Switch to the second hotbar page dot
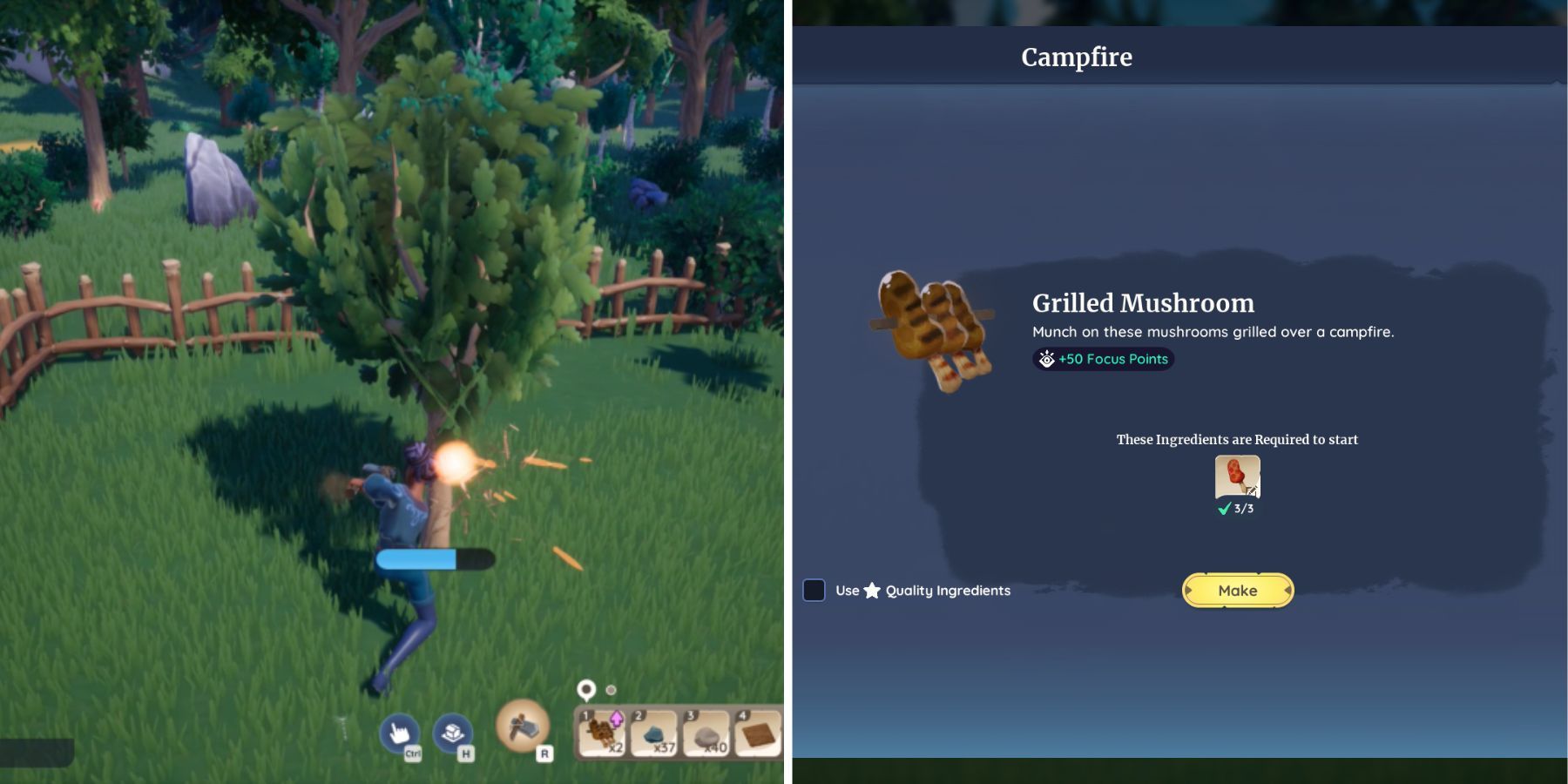 pos(612,690)
